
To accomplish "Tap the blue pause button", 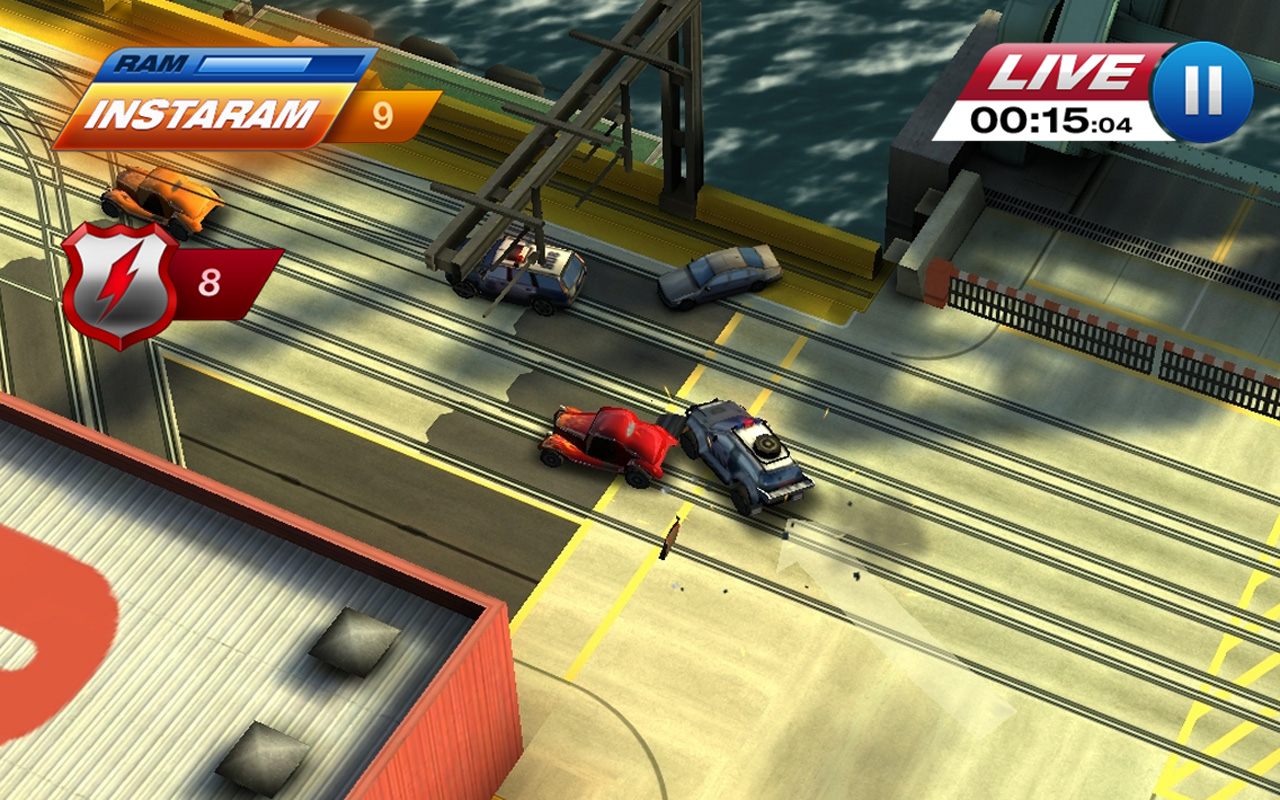I will pos(1203,90).
